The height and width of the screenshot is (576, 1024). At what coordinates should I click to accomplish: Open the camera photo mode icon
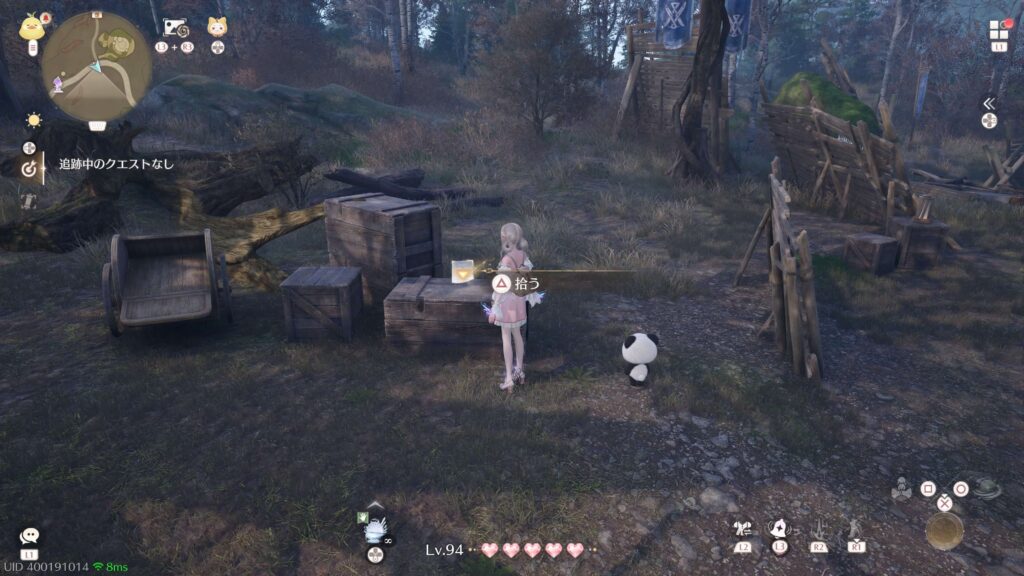175,28
